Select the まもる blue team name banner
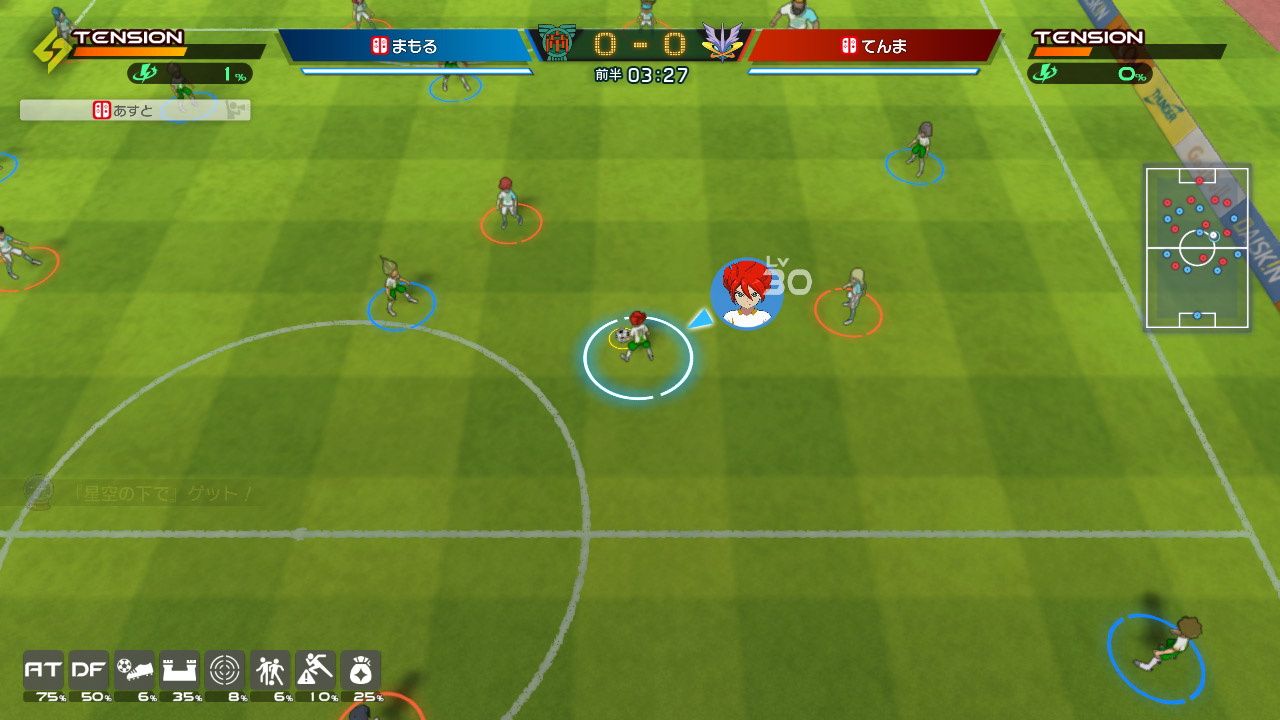The image size is (1280, 720). coord(404,46)
